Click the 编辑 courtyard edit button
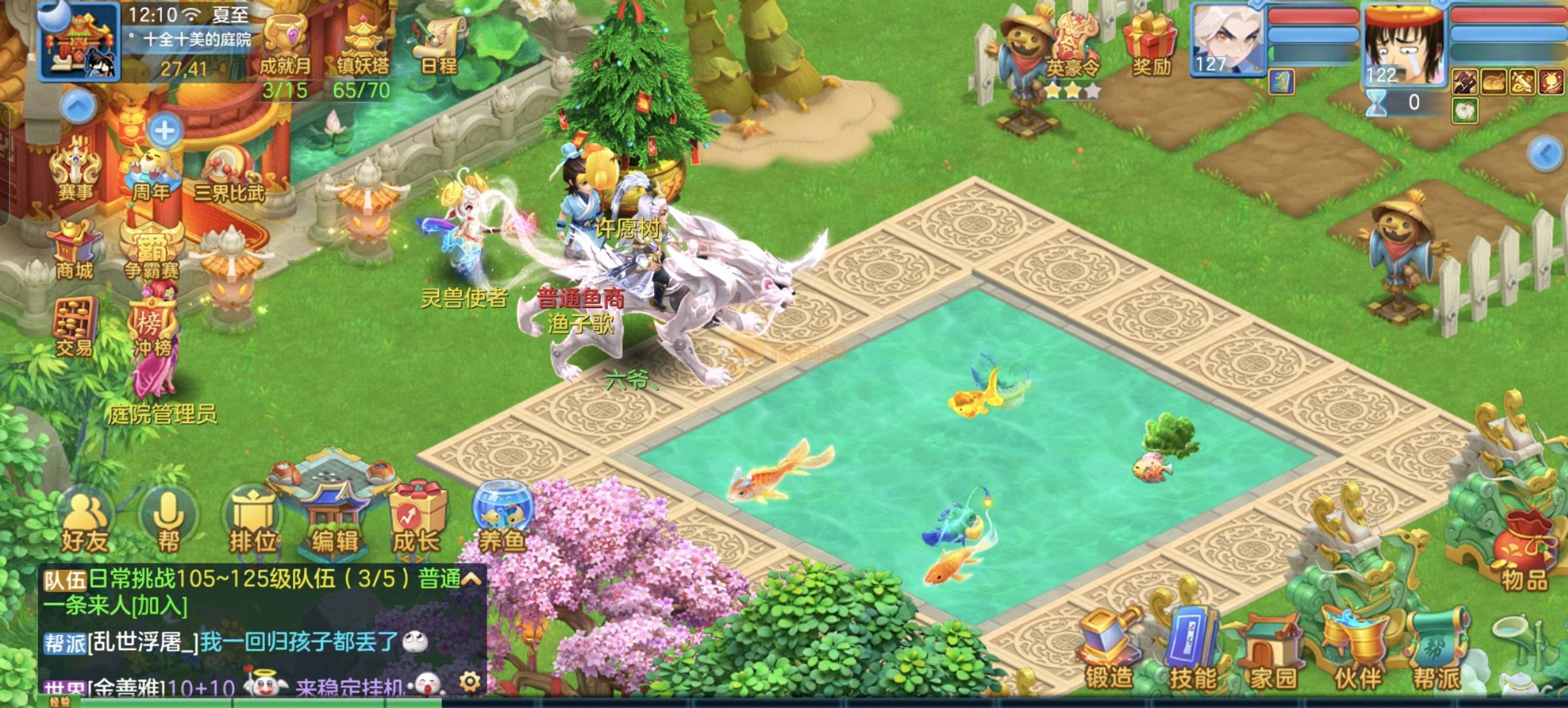This screenshot has width=1568, height=708. [x=334, y=518]
